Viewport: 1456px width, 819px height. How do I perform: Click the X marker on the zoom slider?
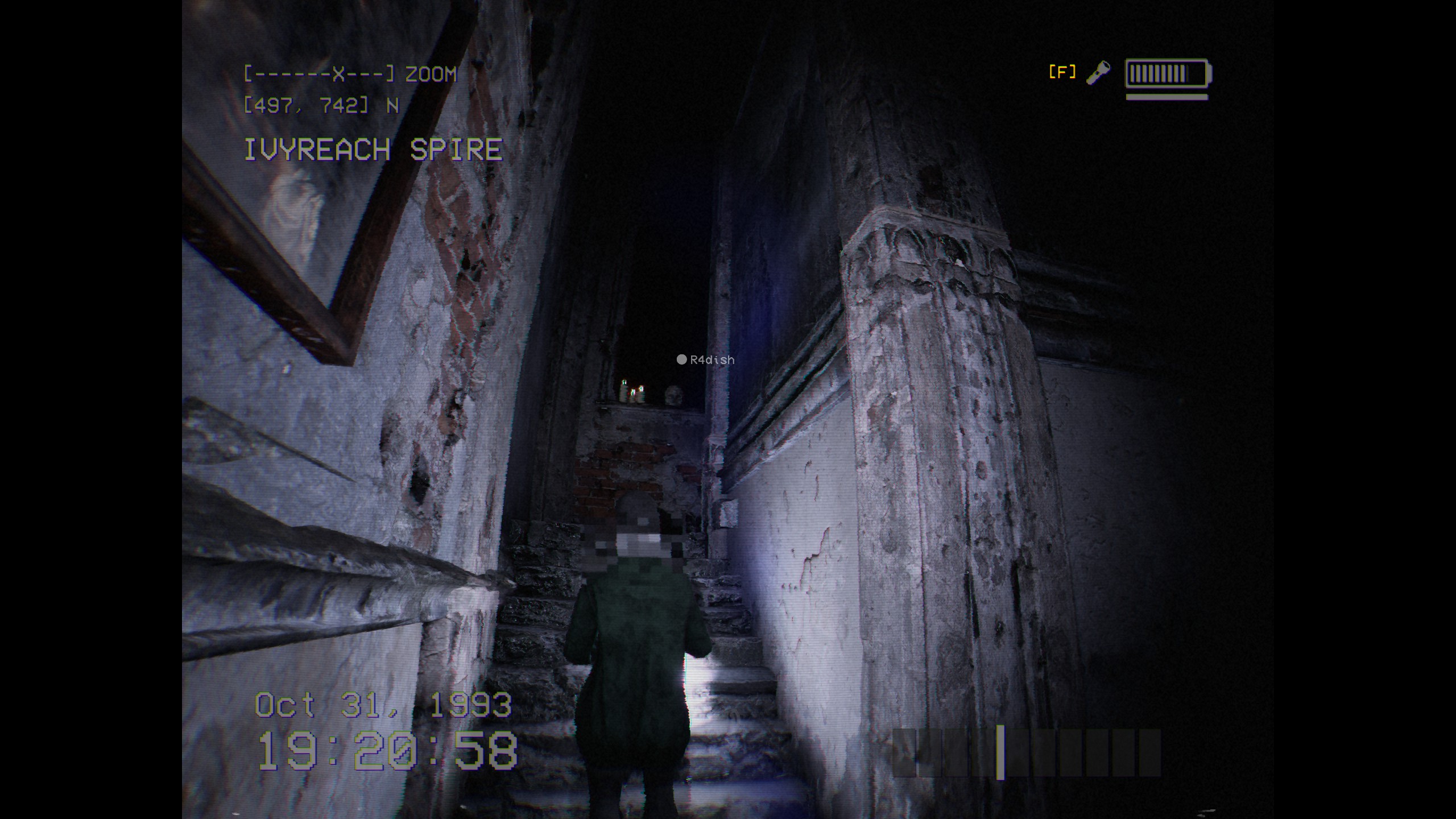tap(339, 73)
